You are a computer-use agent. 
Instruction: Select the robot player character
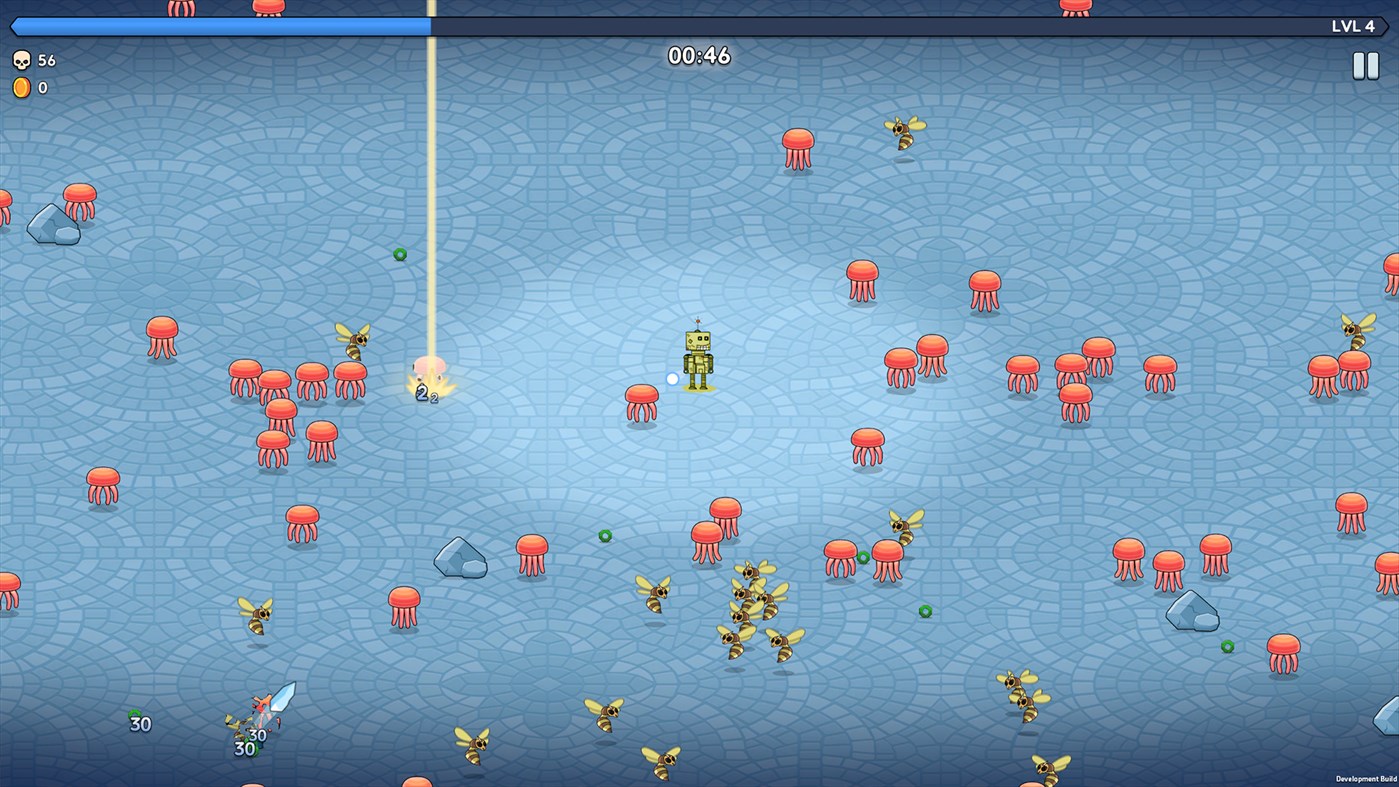click(x=697, y=358)
